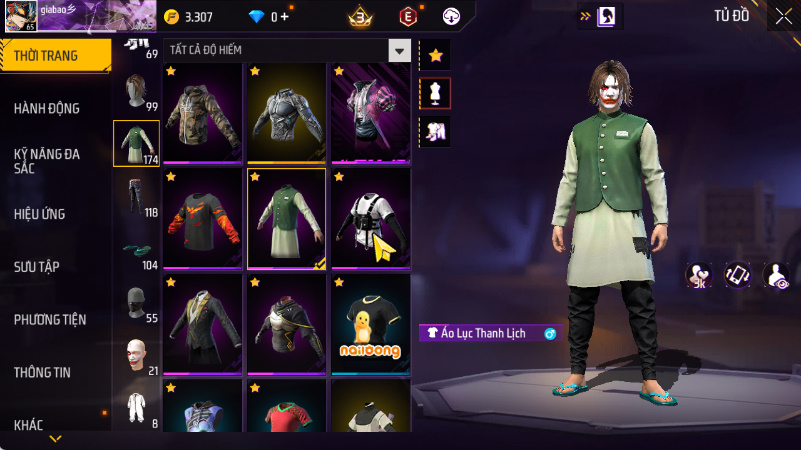The height and width of the screenshot is (450, 801).
Task: Open the download cloud icon in top bar
Action: click(x=450, y=17)
